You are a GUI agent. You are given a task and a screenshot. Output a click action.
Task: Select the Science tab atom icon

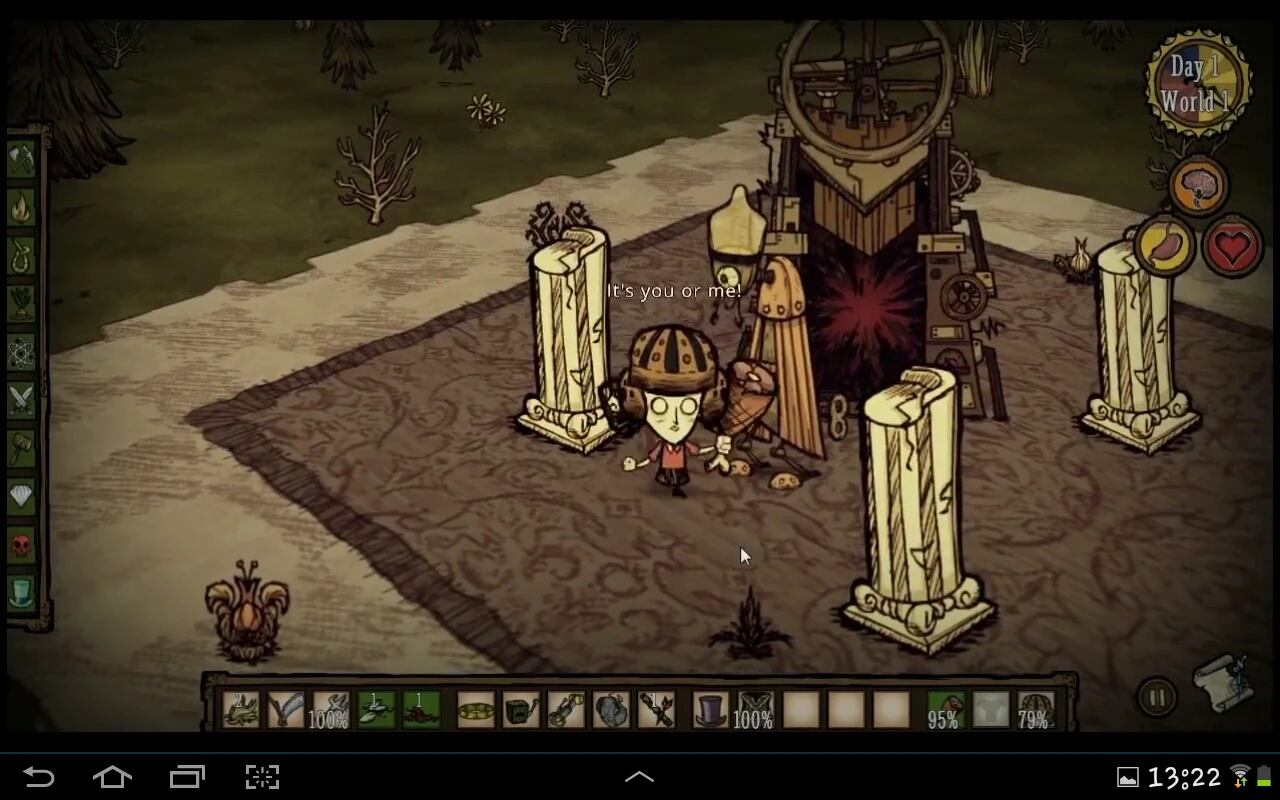pyautogui.click(x=22, y=353)
